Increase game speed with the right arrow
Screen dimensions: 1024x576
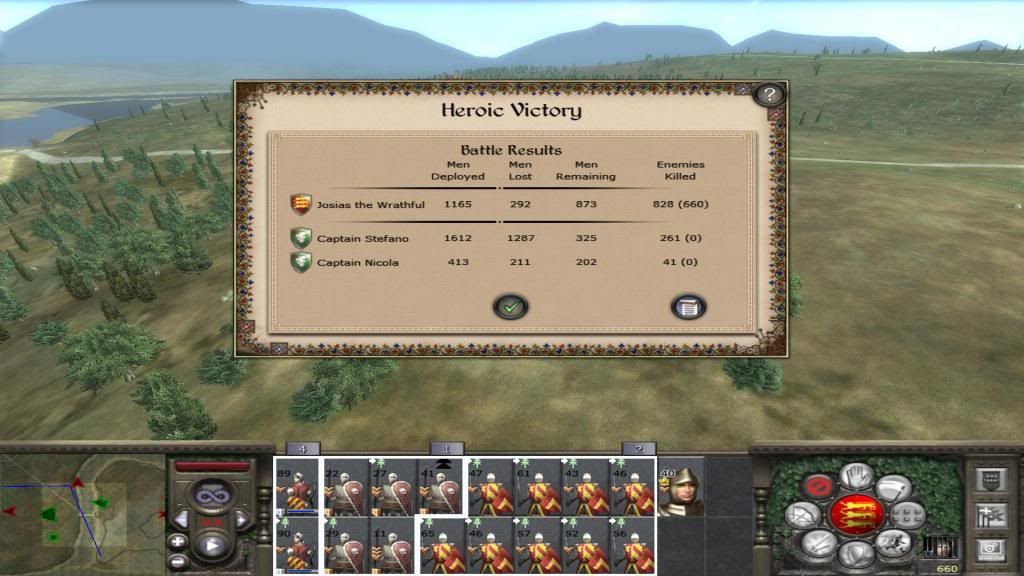pos(241,520)
